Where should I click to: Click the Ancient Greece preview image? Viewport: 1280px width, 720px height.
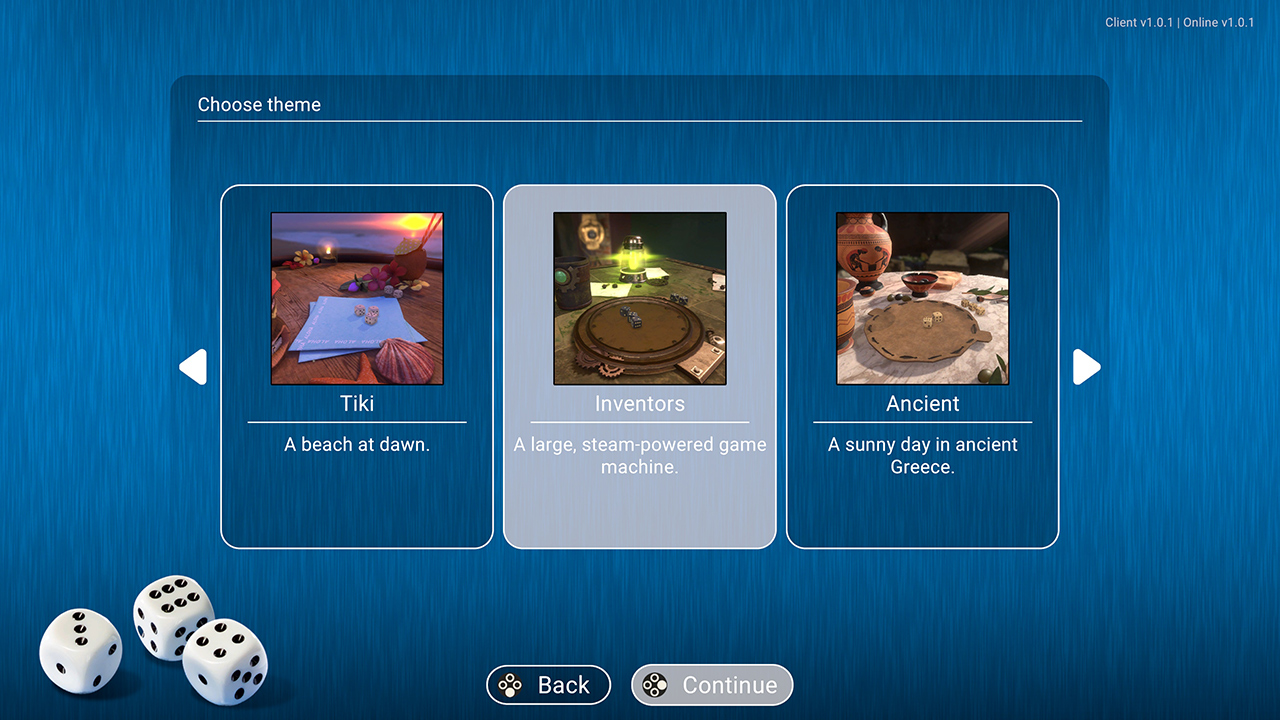pos(922,297)
